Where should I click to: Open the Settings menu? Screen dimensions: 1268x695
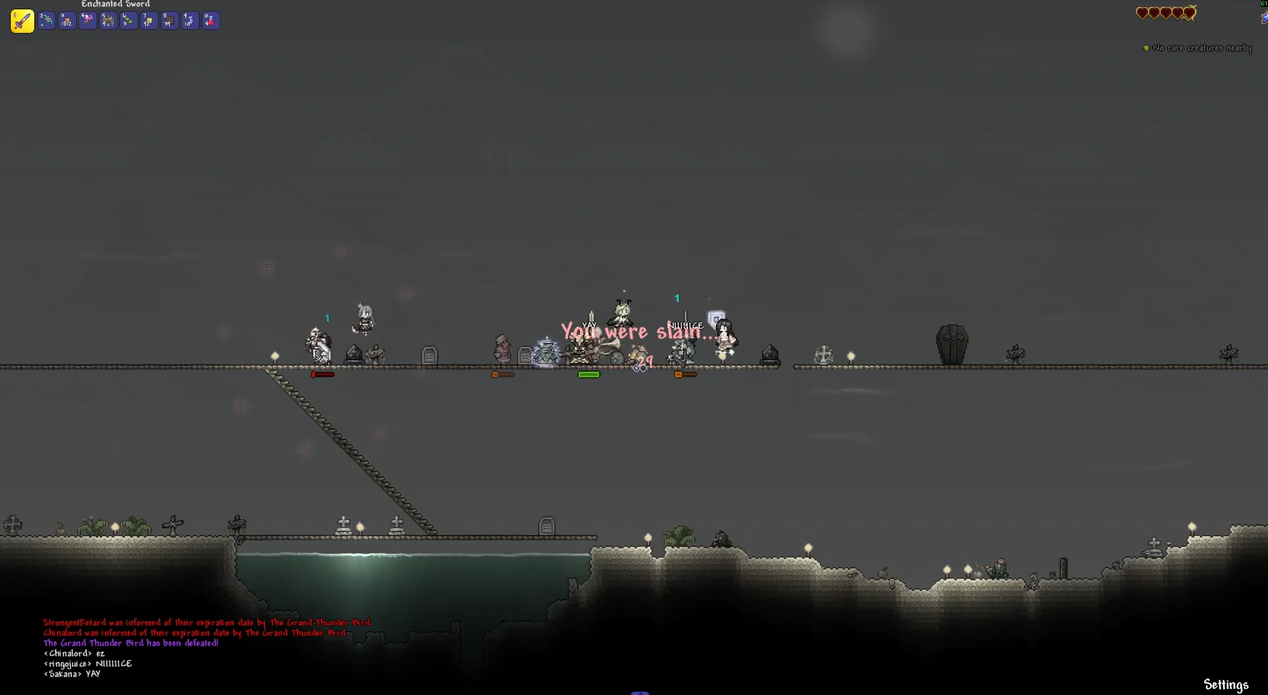pos(1225,685)
